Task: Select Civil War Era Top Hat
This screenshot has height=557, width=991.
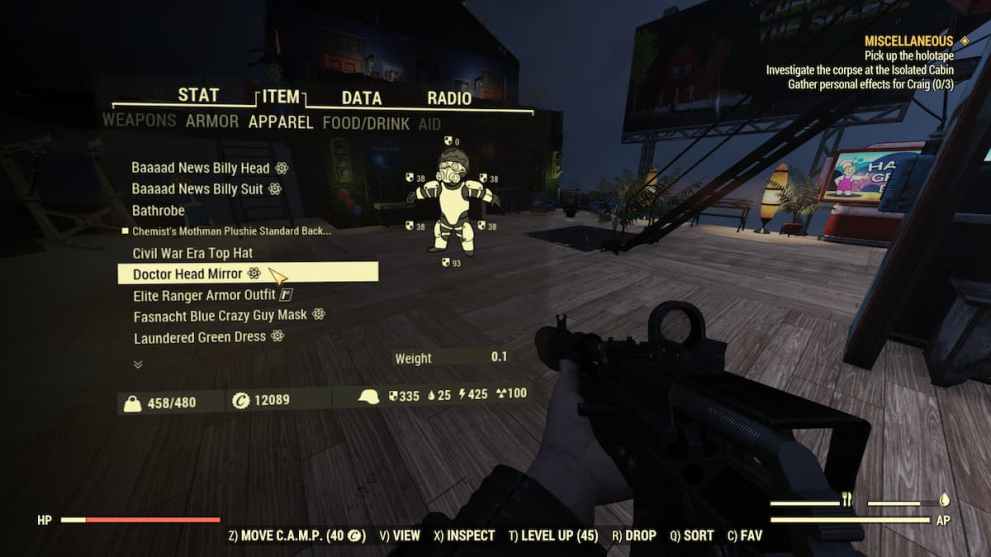Action: [x=193, y=253]
